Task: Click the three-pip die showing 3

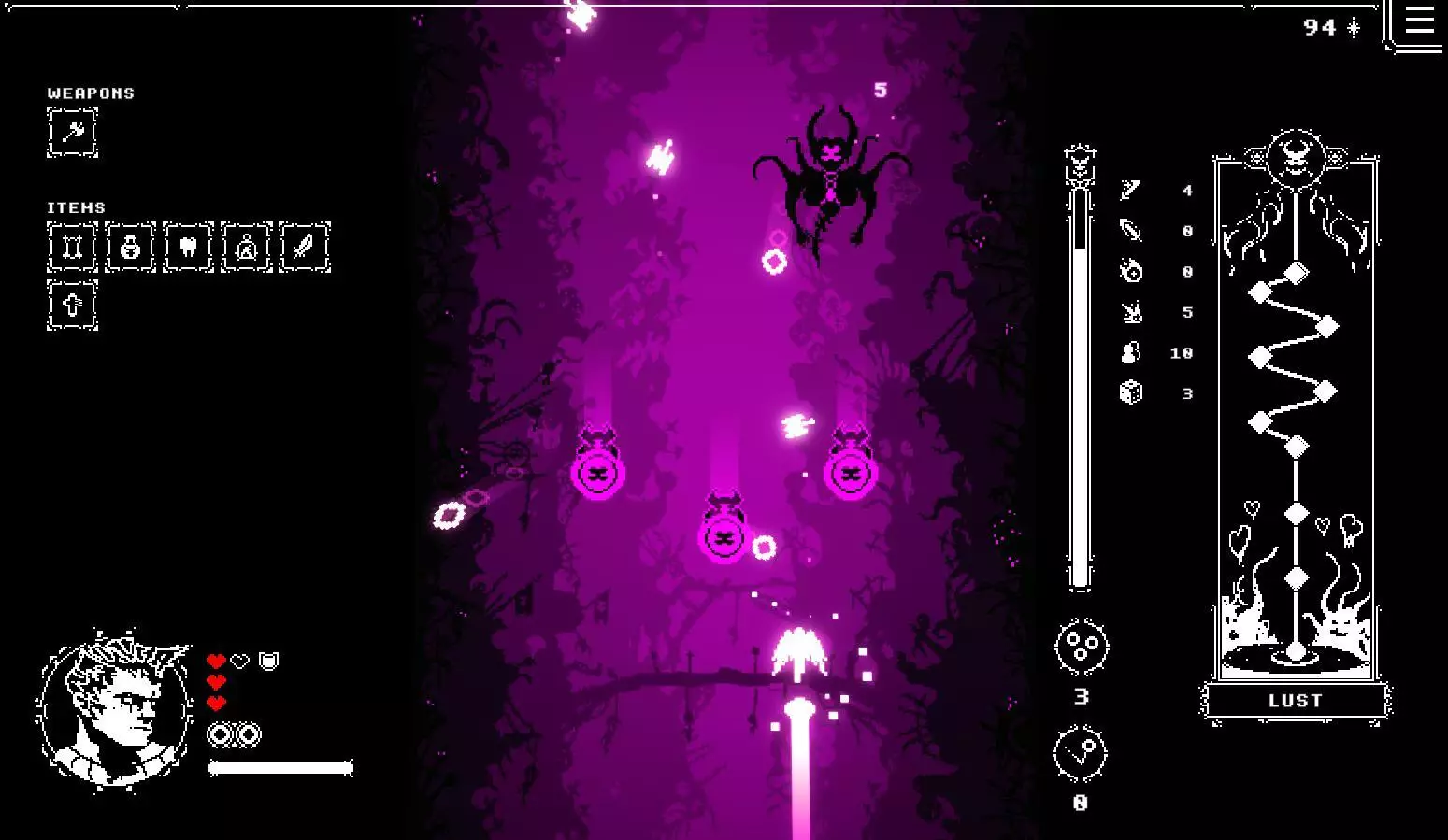Action: pos(1079,647)
